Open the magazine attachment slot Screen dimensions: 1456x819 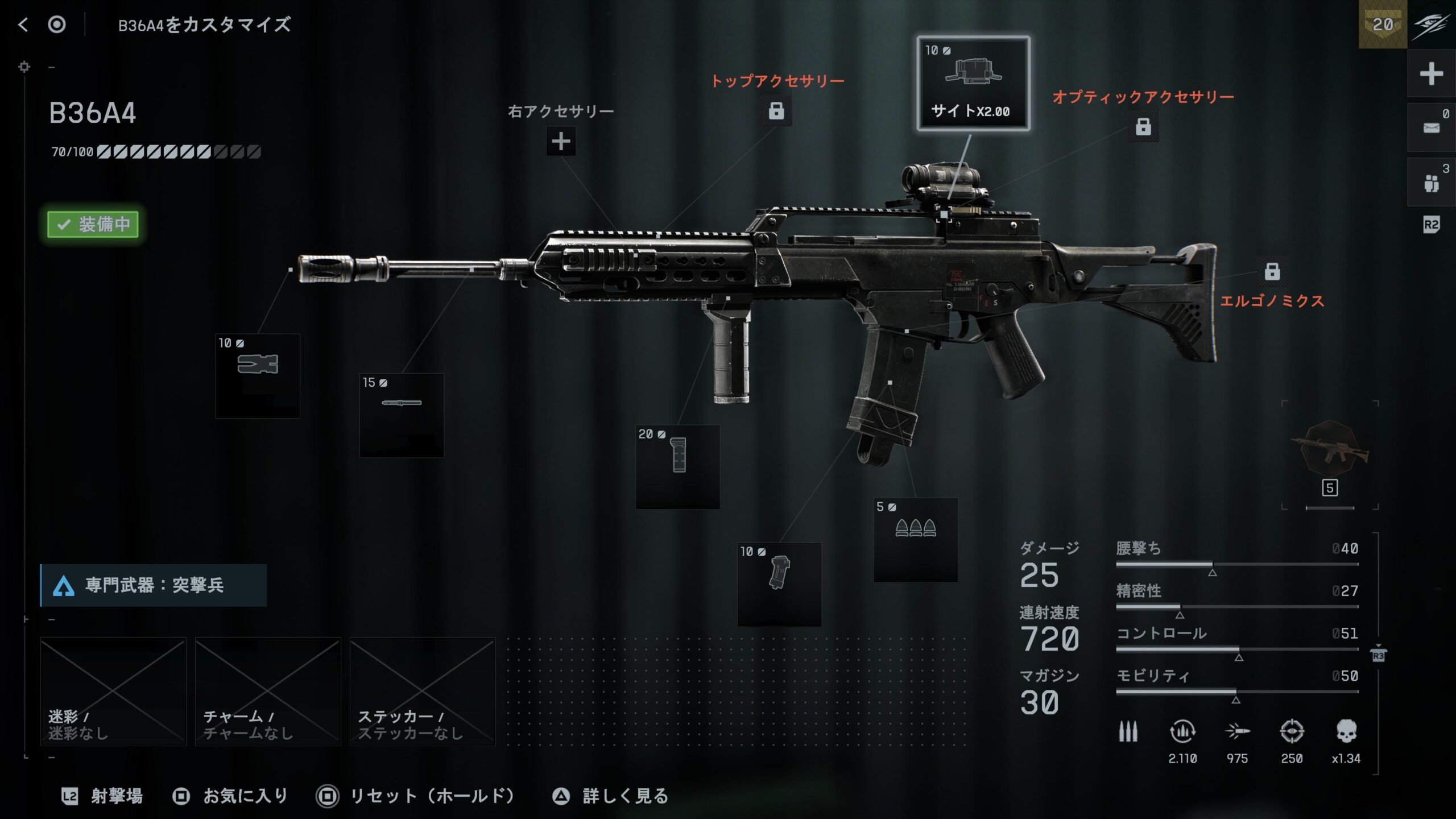tap(779, 584)
